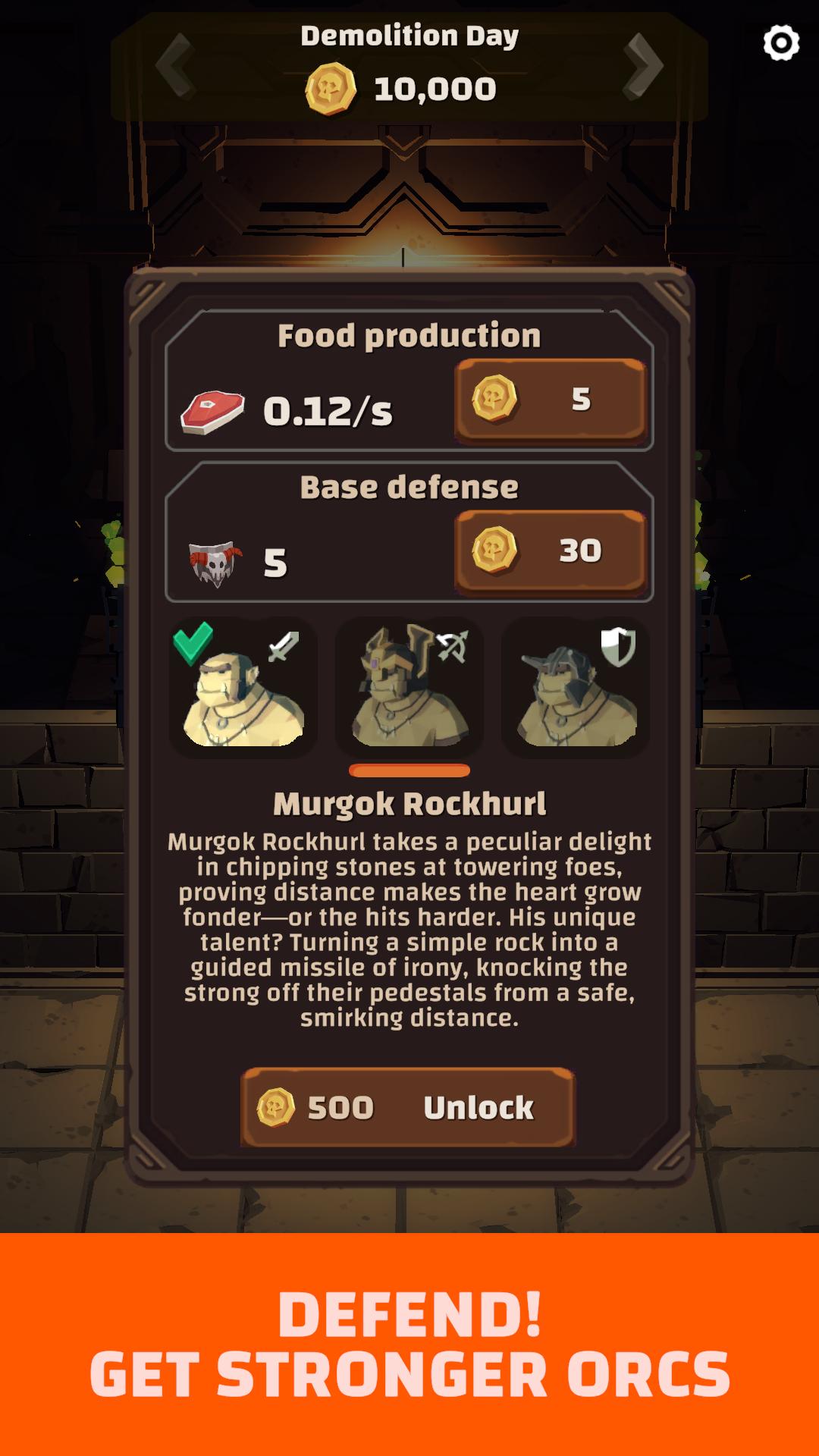This screenshot has height=1456, width=819.
Task: Upgrade Base defense for 30 coins
Action: pos(550,551)
